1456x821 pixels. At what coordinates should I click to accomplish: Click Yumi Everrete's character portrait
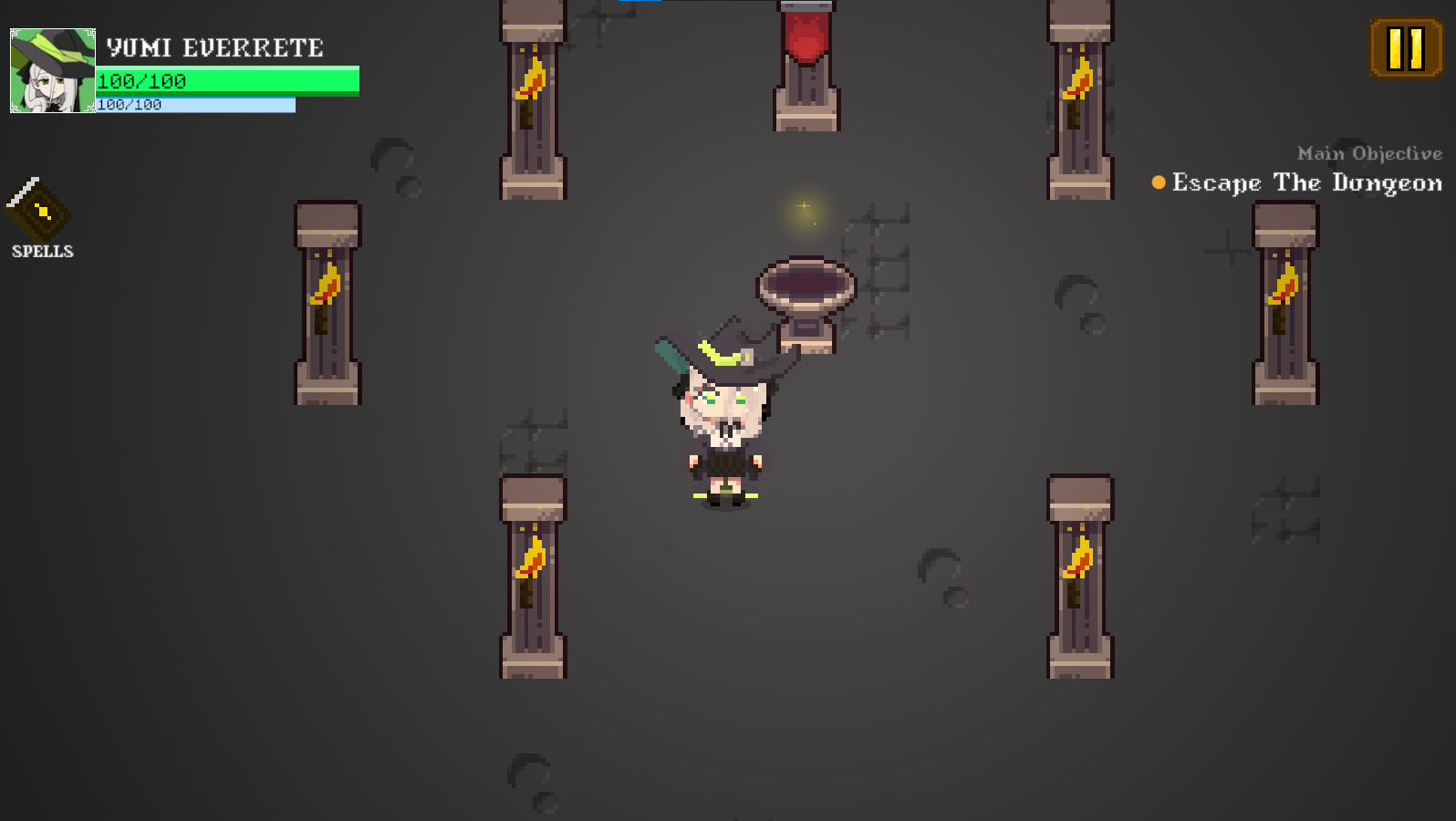[x=50, y=70]
